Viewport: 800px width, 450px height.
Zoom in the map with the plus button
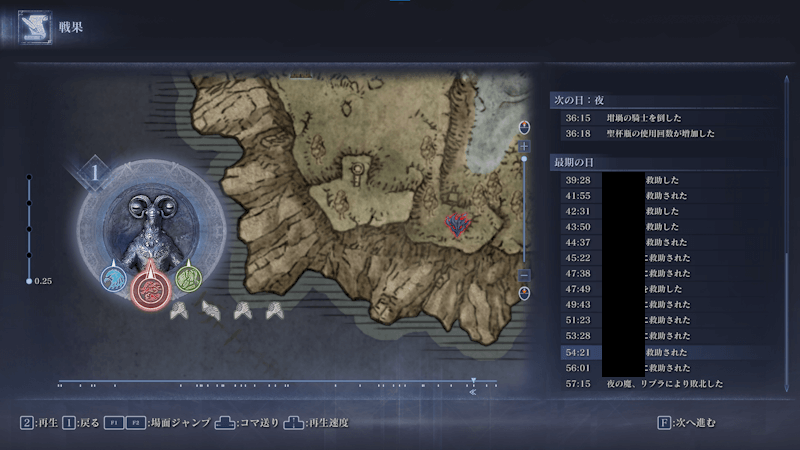(524, 147)
